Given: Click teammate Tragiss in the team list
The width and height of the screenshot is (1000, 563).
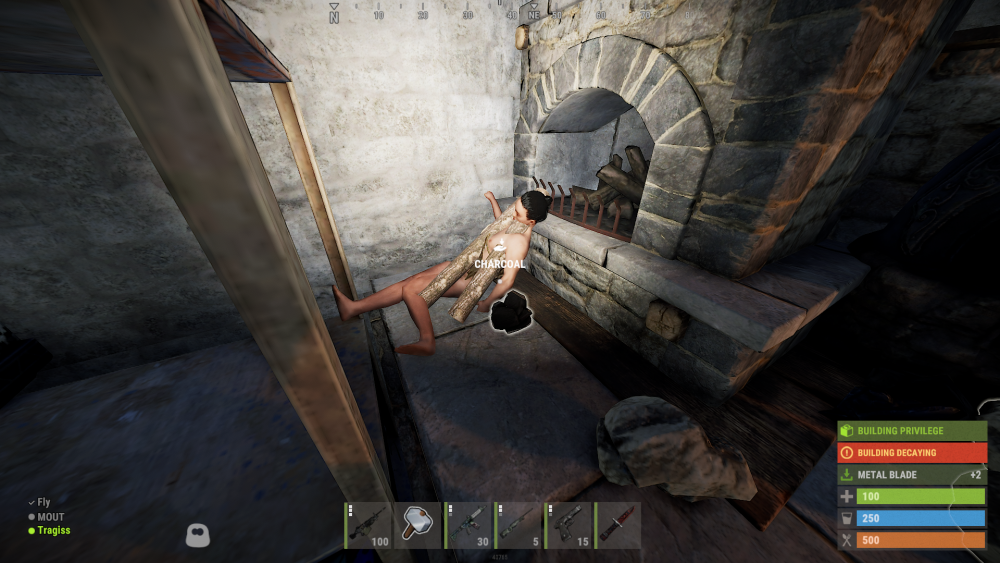Looking at the screenshot, I should coord(54,531).
